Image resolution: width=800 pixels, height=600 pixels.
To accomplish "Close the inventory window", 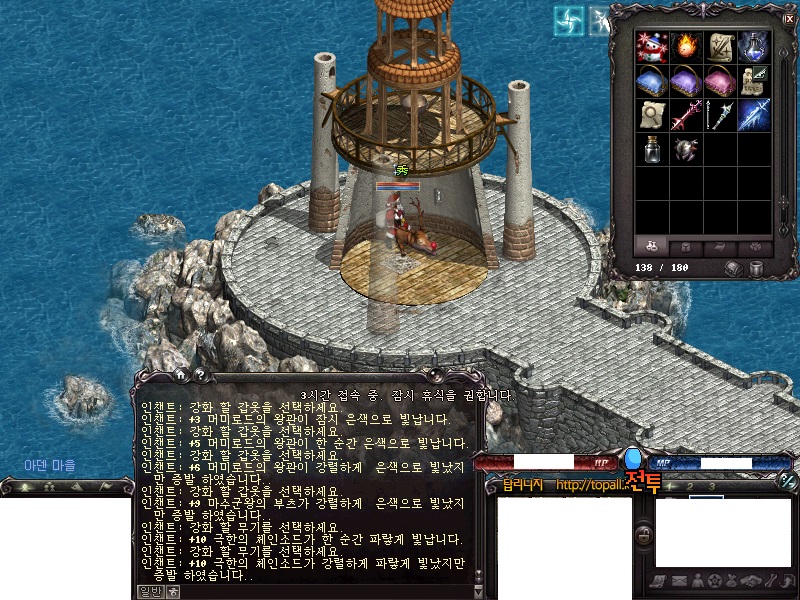I will pyautogui.click(x=788, y=18).
